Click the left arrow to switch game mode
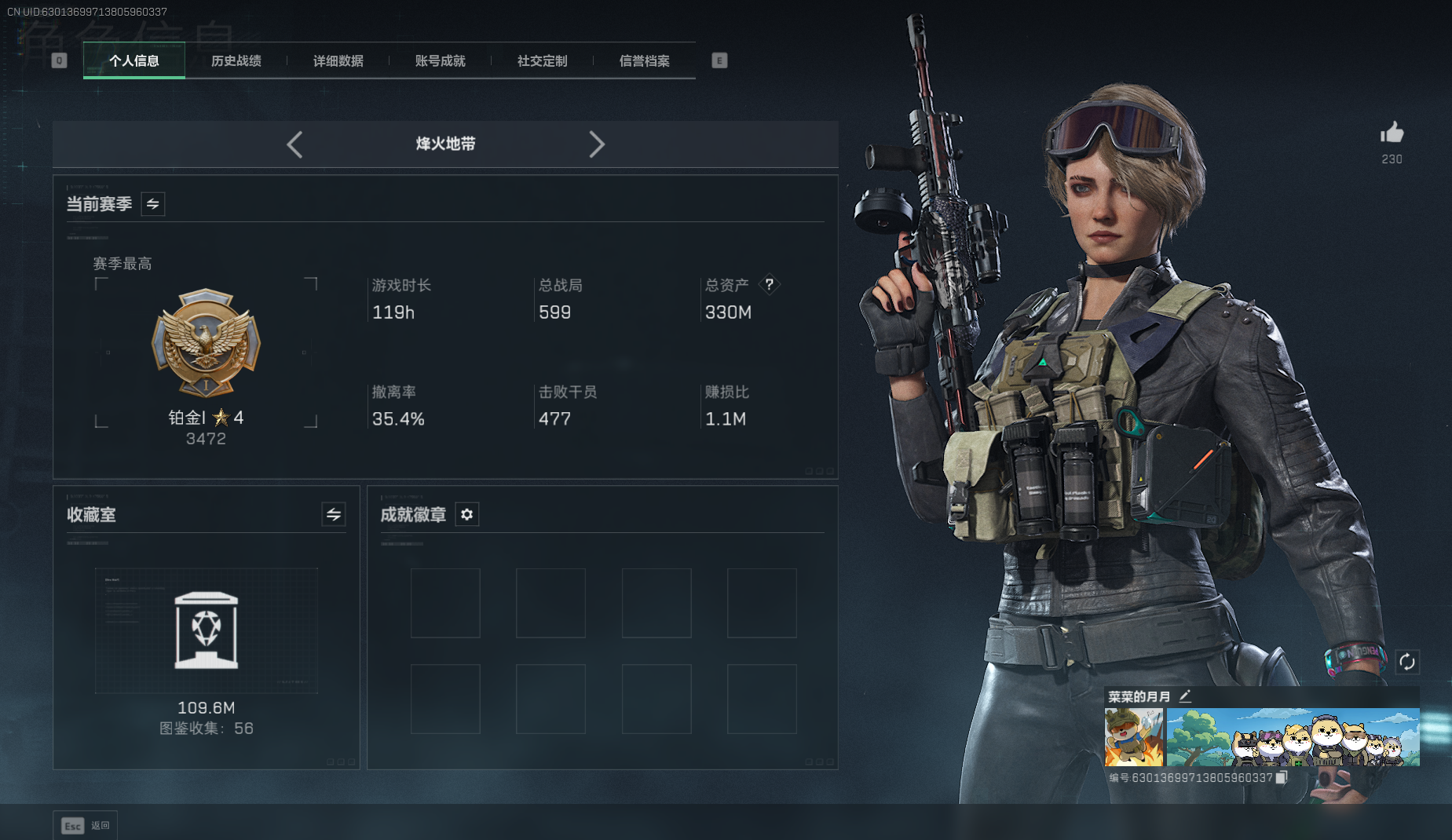The width and height of the screenshot is (1452, 840). click(x=294, y=144)
